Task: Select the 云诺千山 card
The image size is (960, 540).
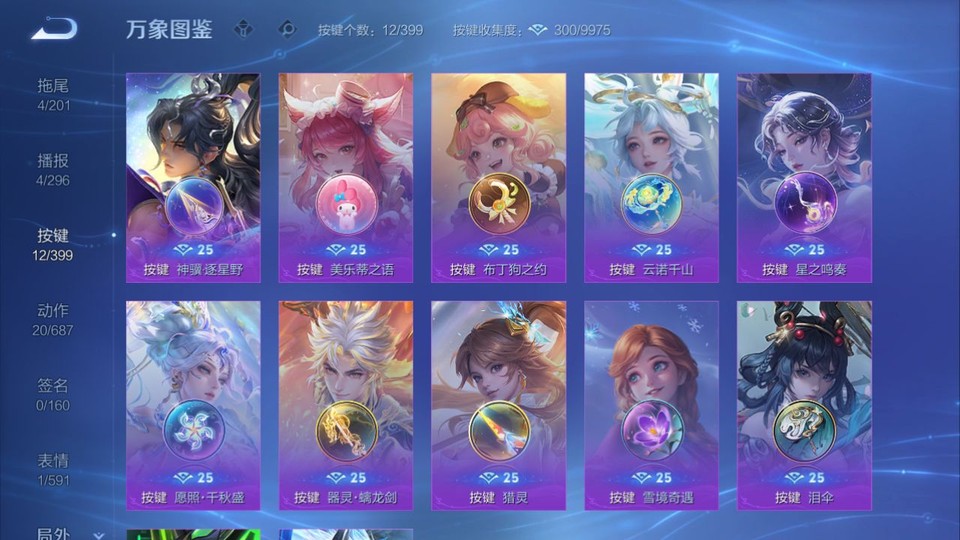Action: click(651, 178)
